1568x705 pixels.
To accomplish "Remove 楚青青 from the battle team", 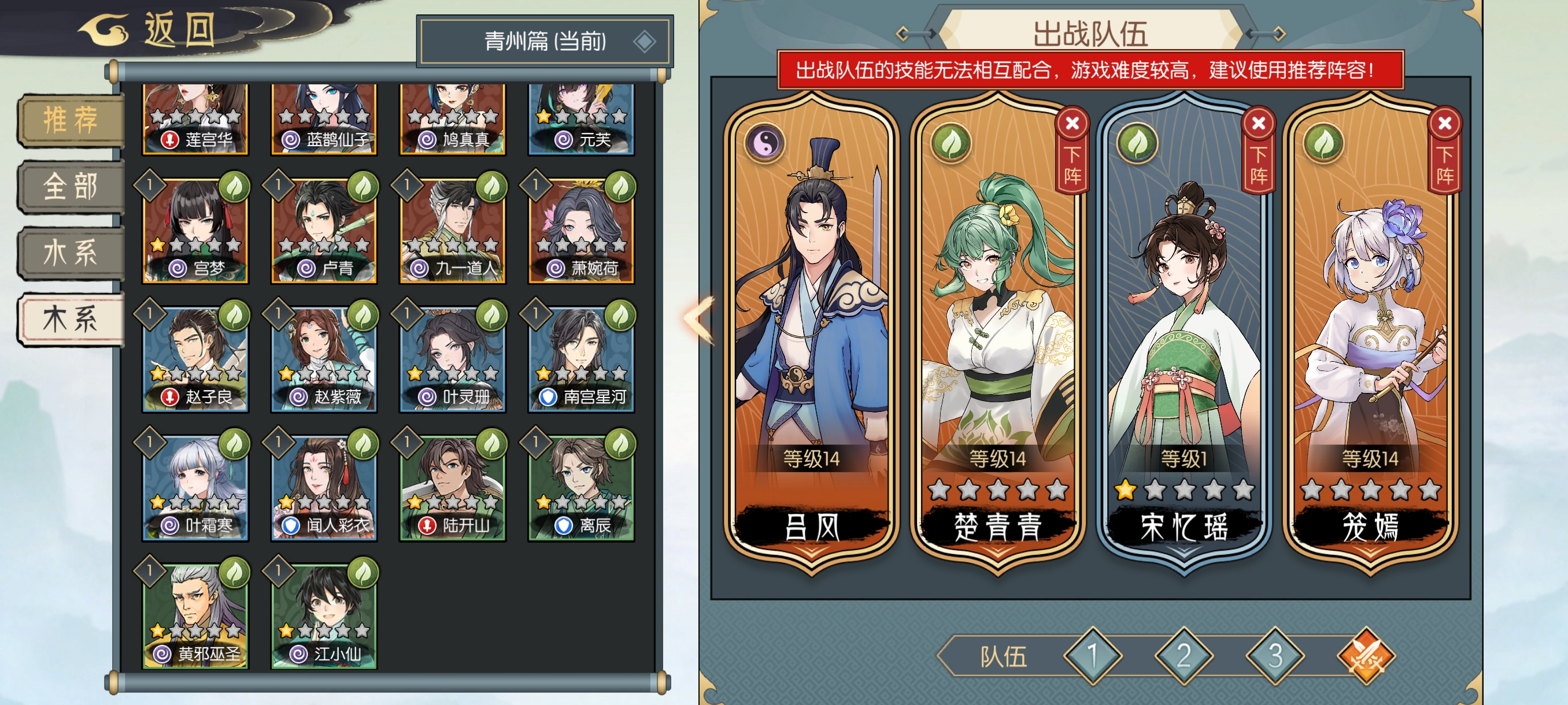I will click(1072, 151).
